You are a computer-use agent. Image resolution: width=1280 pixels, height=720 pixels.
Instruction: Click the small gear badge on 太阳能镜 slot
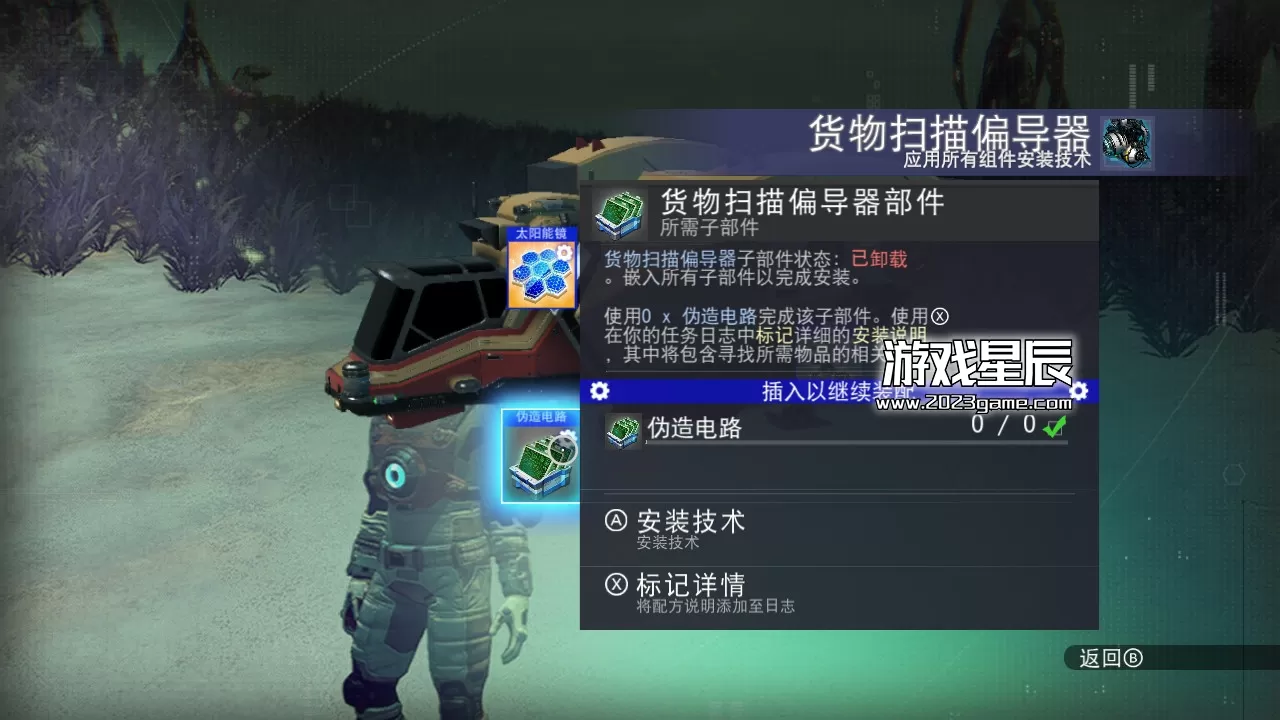[564, 252]
